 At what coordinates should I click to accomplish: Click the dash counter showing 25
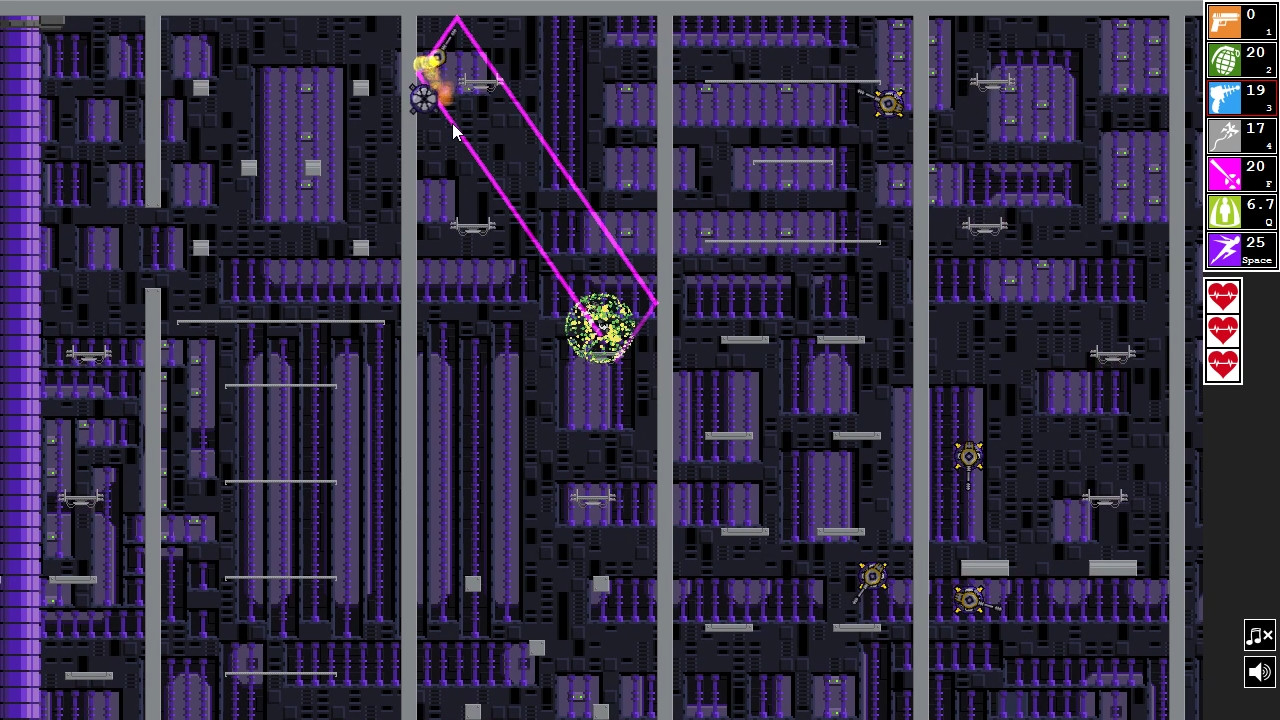click(1256, 242)
